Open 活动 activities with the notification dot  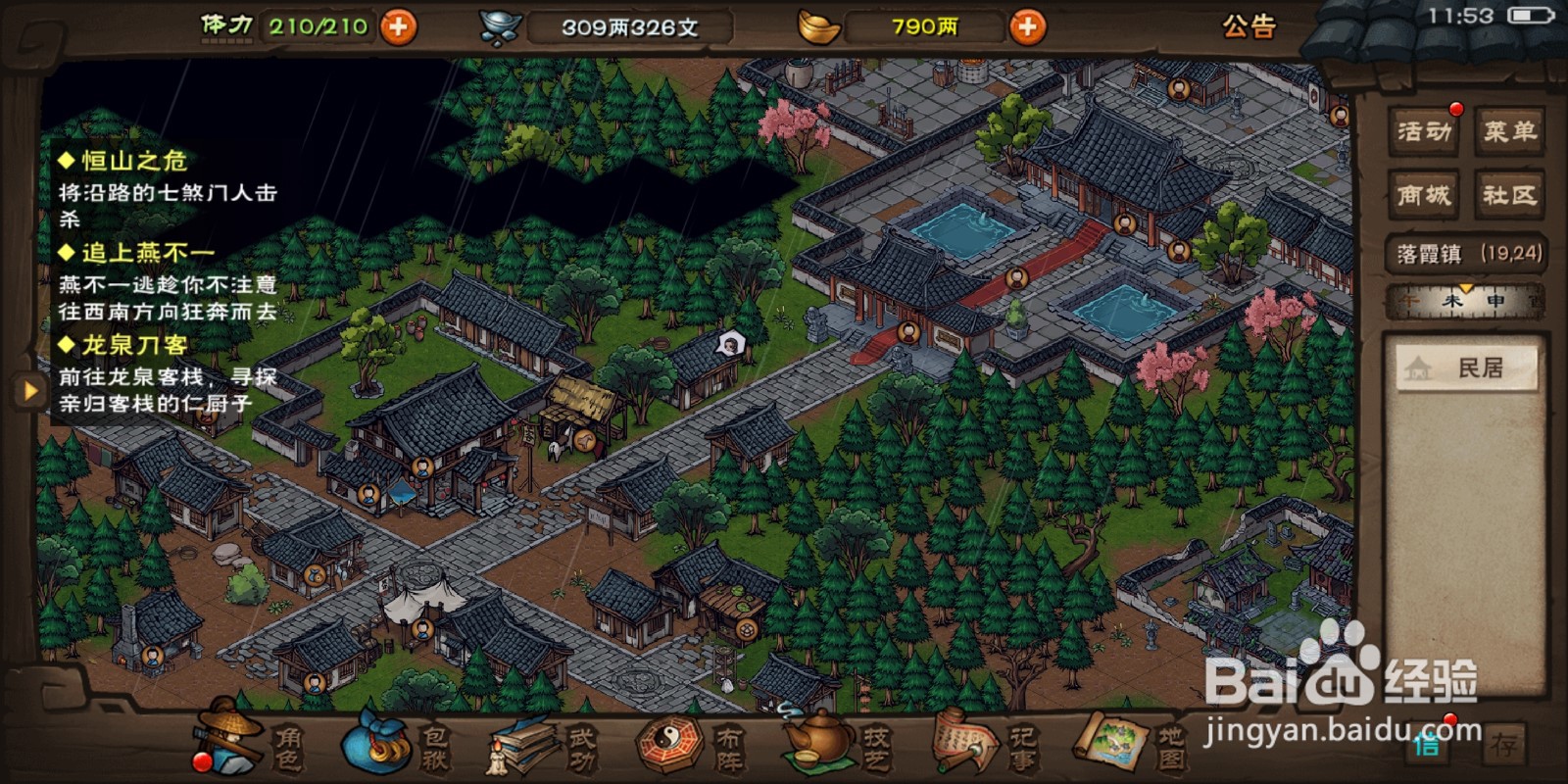click(1423, 132)
